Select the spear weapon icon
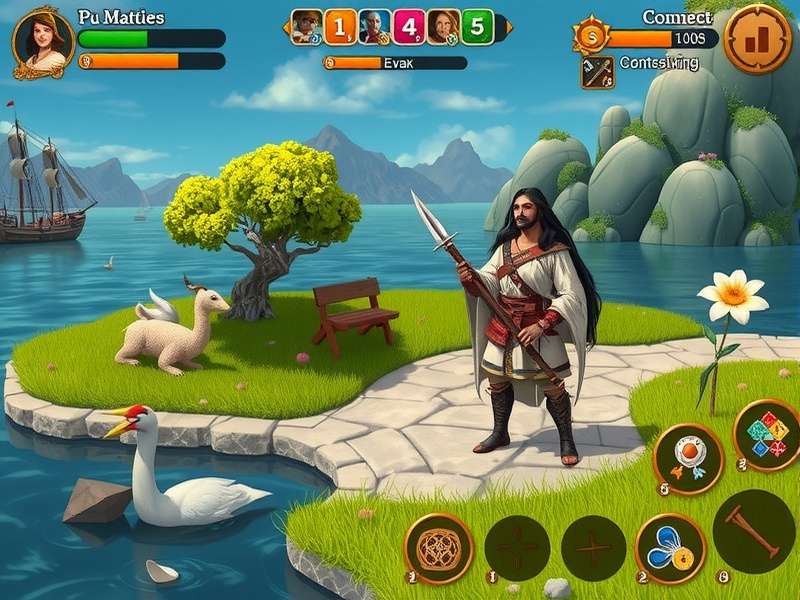This screenshot has height=600, width=800. coord(598,72)
